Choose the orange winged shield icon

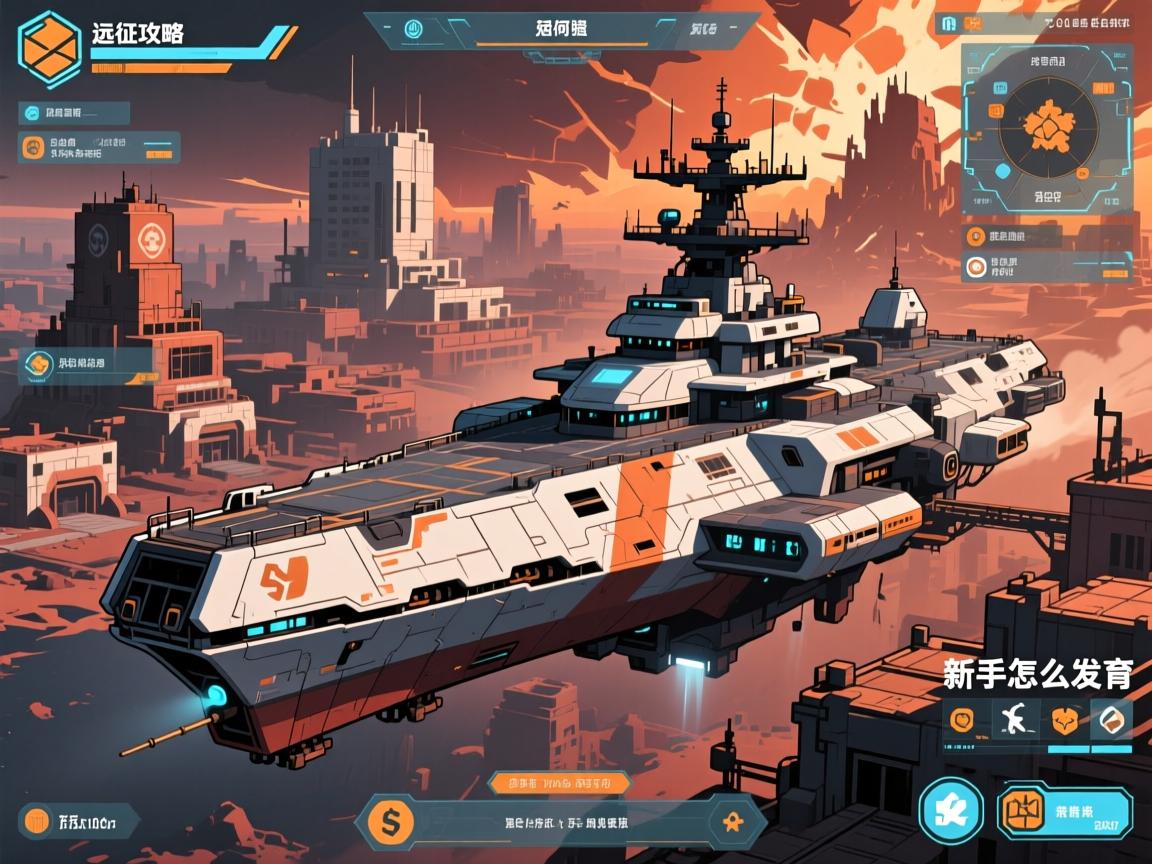click(1063, 720)
